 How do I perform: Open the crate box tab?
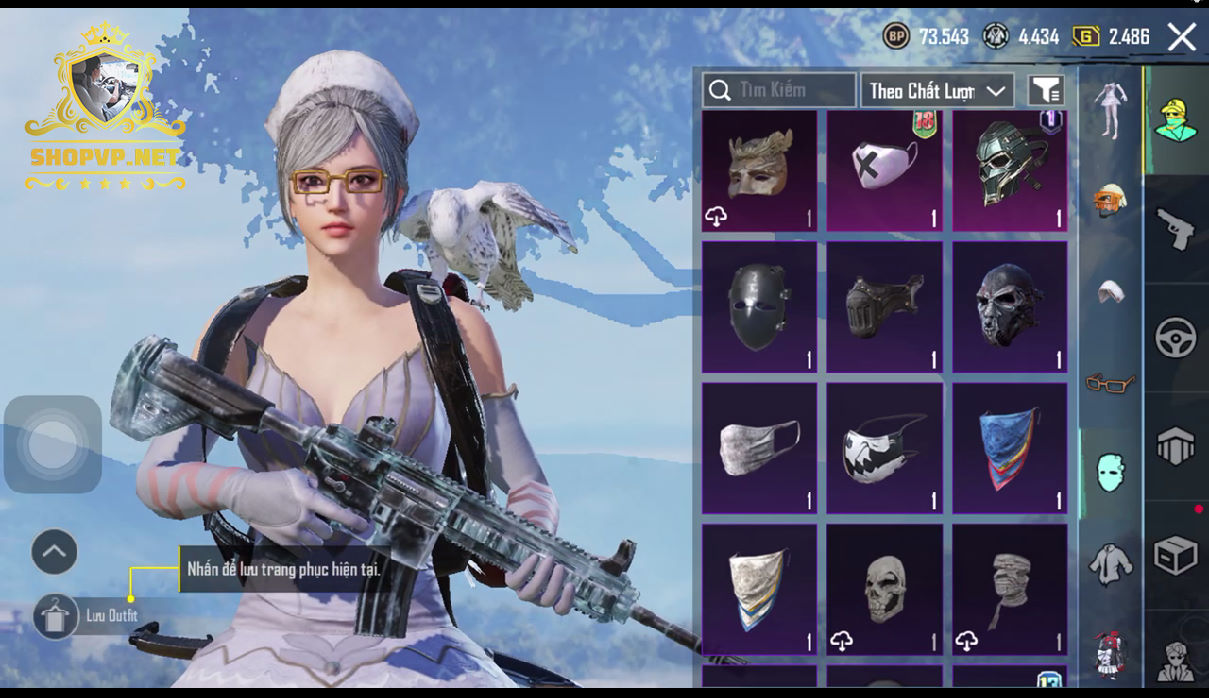pyautogui.click(x=1176, y=556)
